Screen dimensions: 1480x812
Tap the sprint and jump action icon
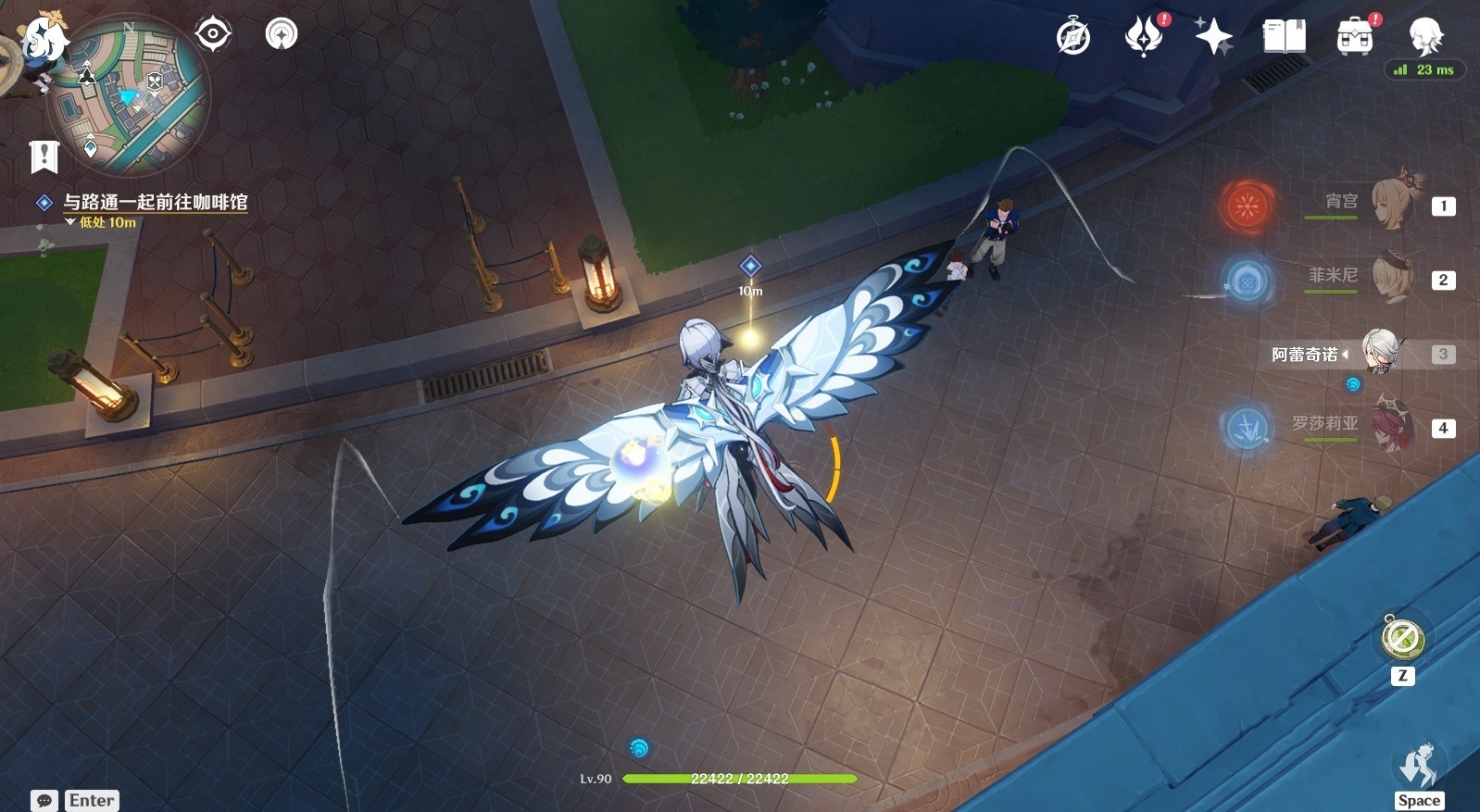pos(1418,768)
